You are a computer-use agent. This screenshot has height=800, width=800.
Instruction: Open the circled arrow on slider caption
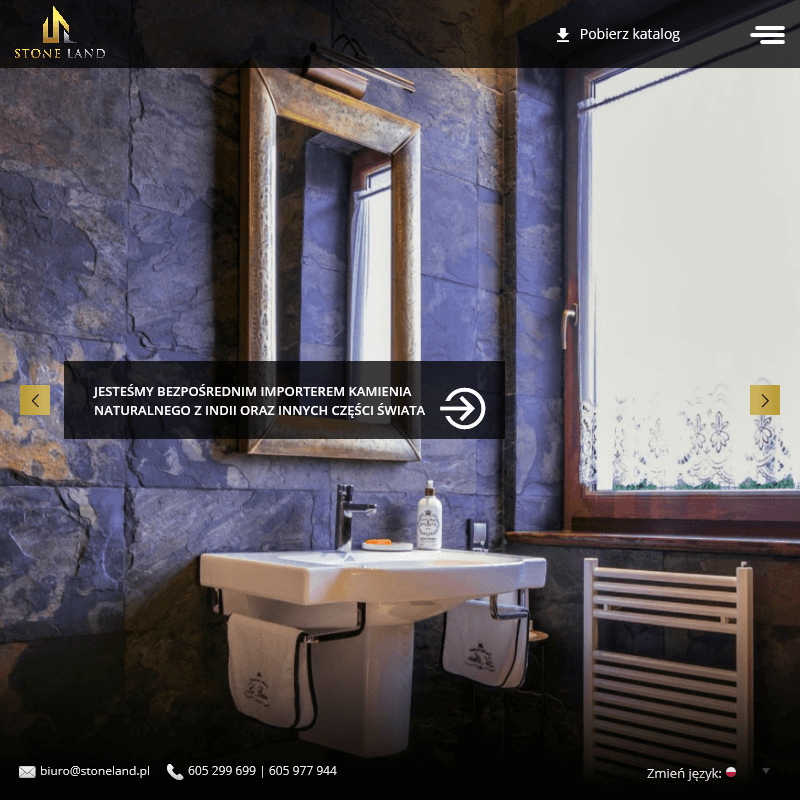(463, 408)
